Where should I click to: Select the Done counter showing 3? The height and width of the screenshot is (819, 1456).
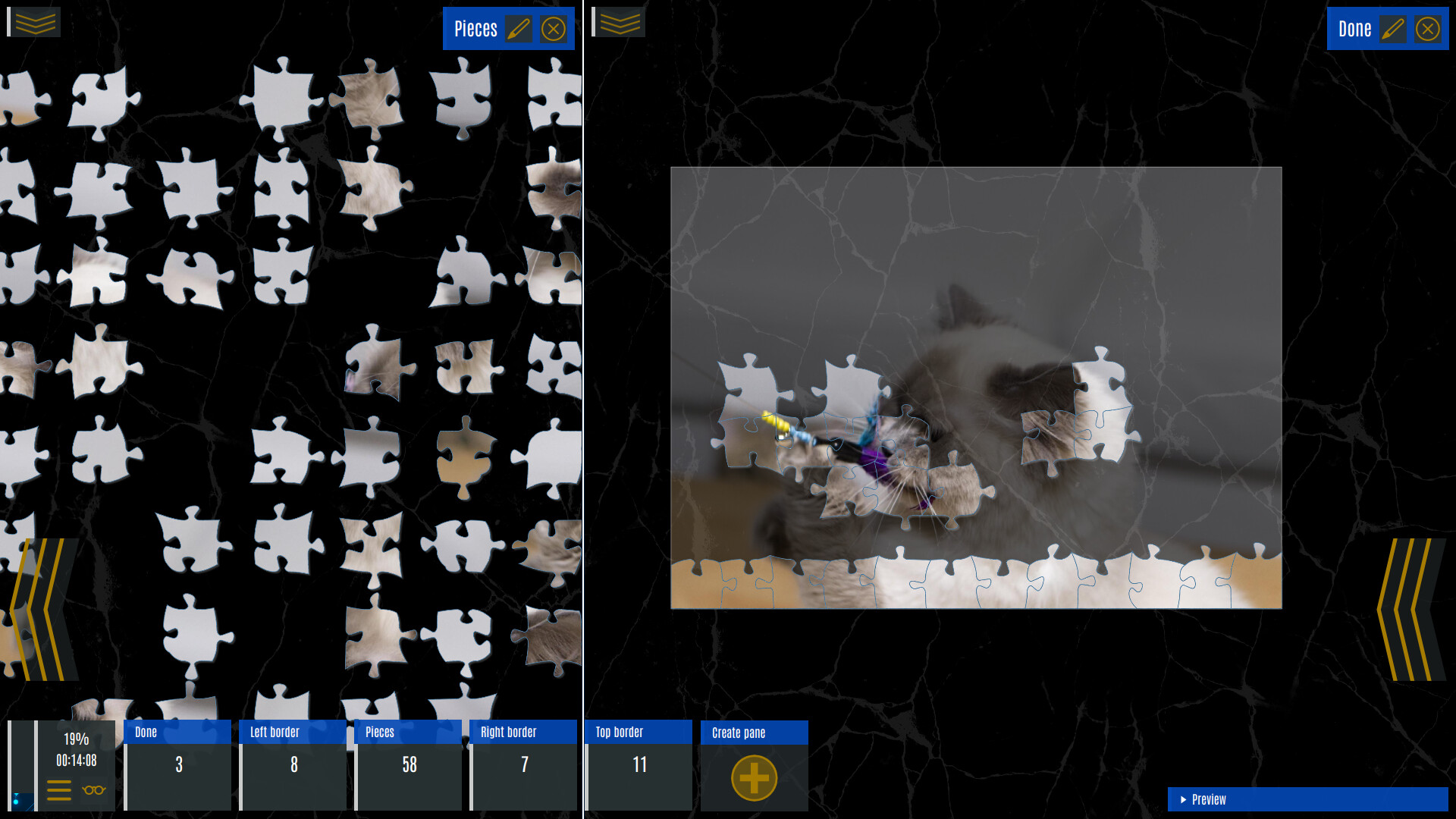click(178, 766)
